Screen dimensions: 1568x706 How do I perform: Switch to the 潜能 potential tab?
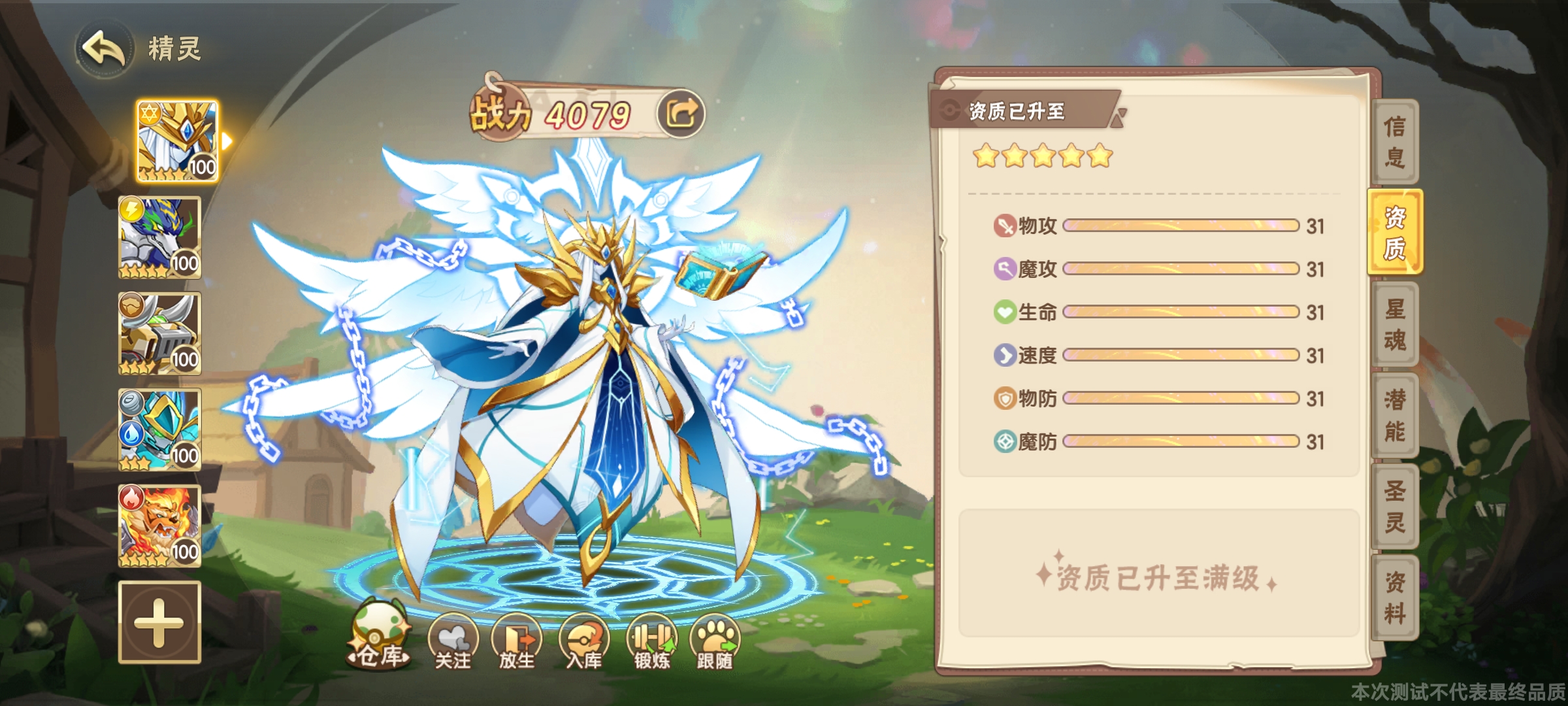coord(1394,415)
